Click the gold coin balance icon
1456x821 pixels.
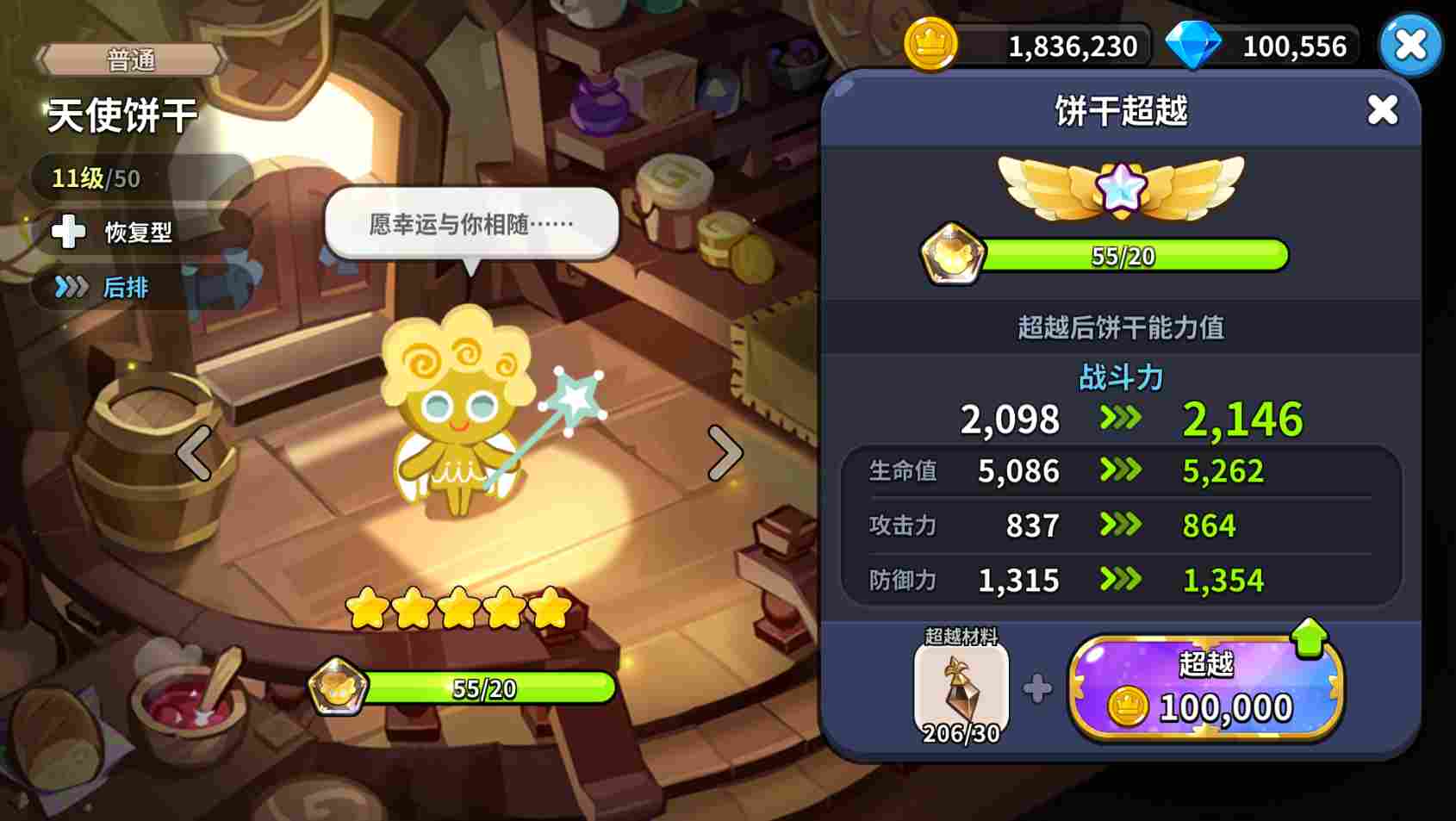[x=929, y=45]
